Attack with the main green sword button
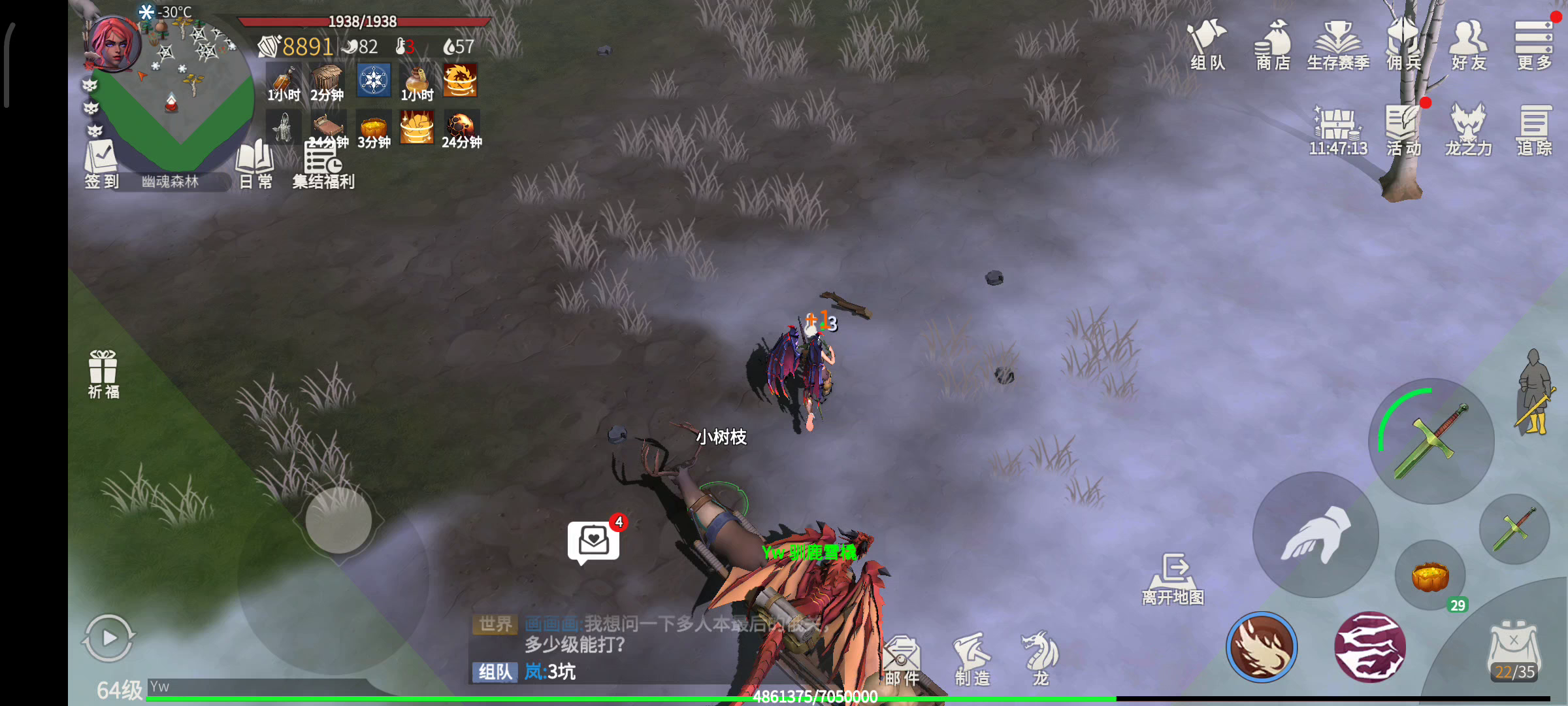Screen dimensions: 1568x706 click(x=1431, y=441)
